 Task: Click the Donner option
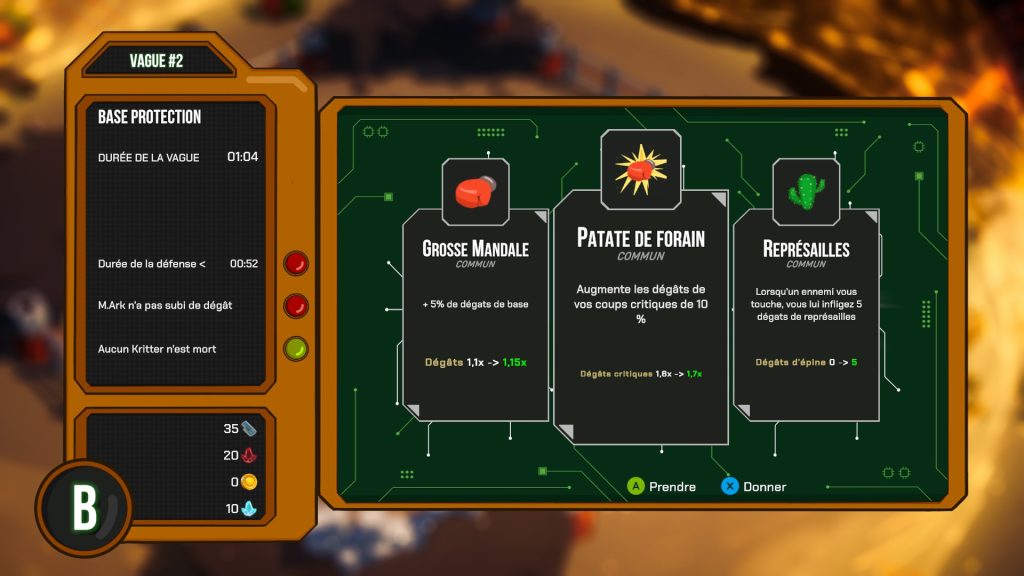click(754, 487)
